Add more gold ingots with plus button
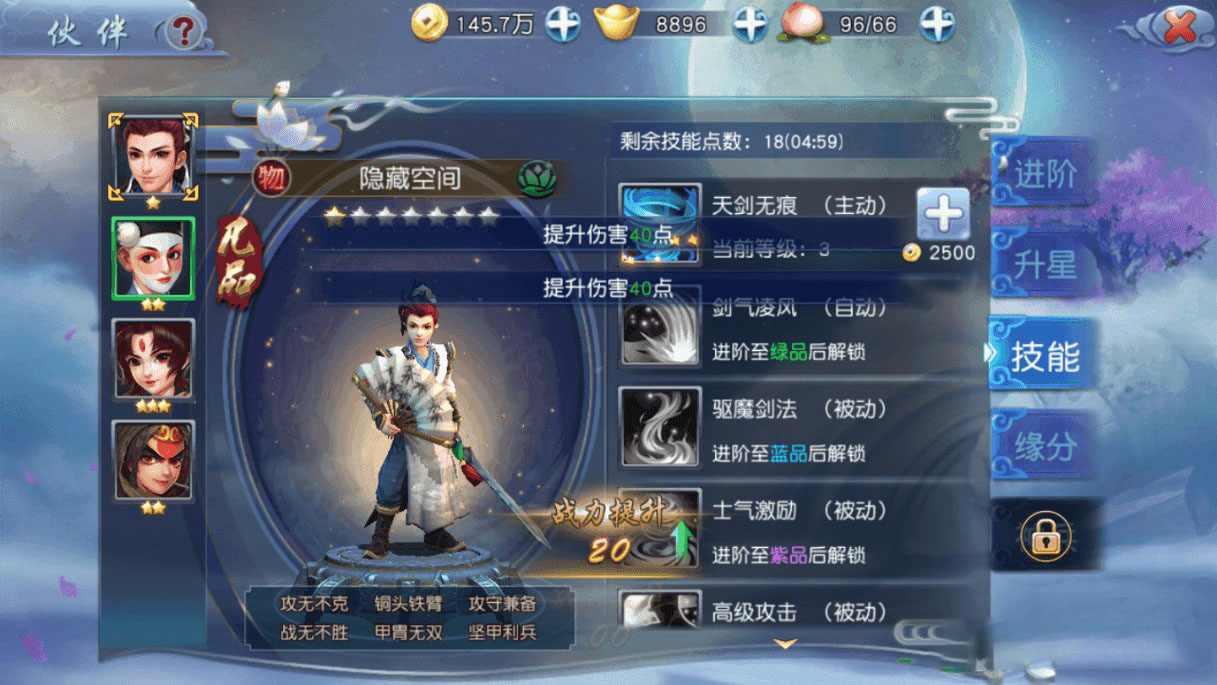1217x685 pixels. pyautogui.click(x=750, y=24)
